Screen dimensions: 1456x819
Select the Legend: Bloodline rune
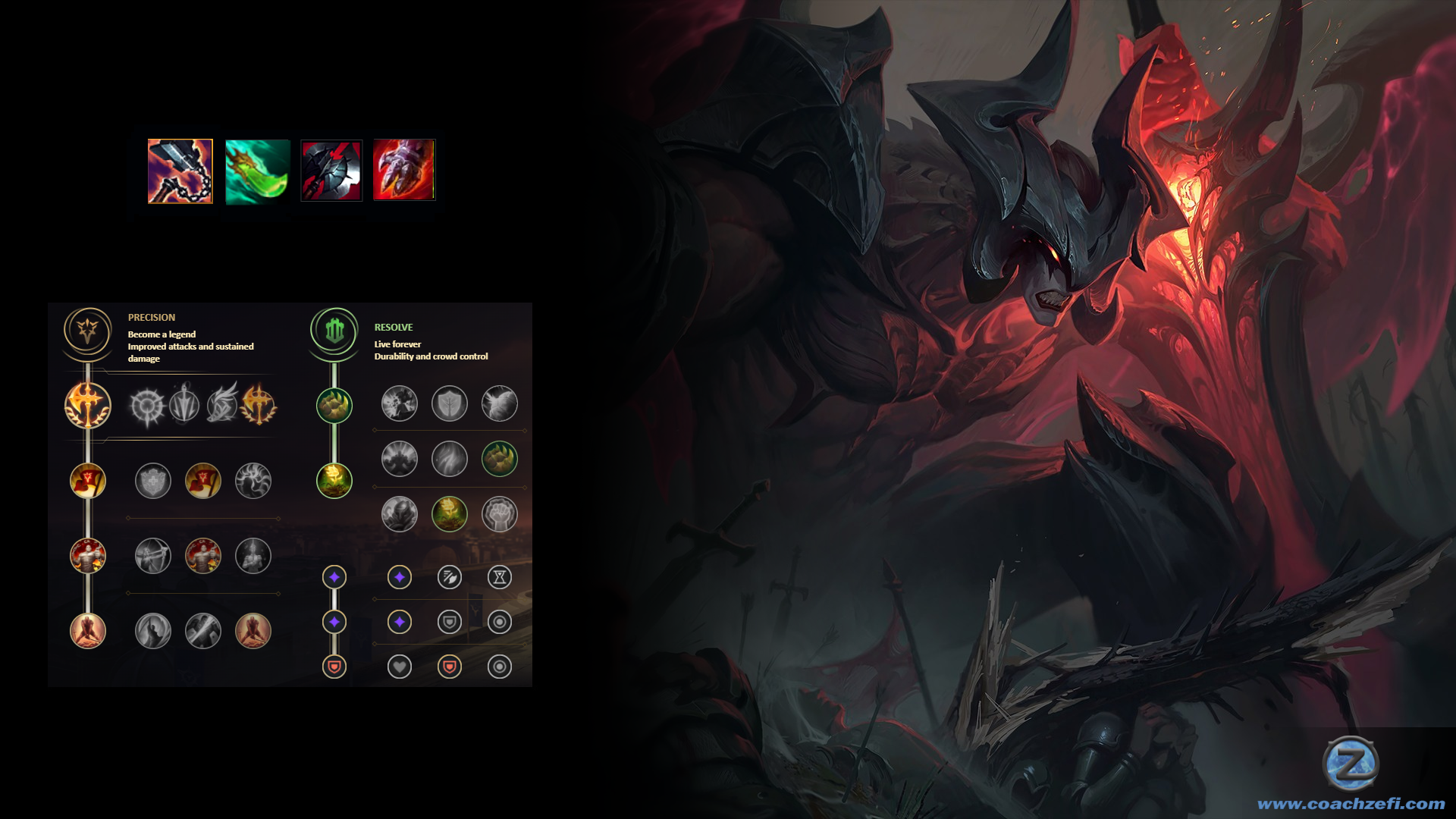253,556
